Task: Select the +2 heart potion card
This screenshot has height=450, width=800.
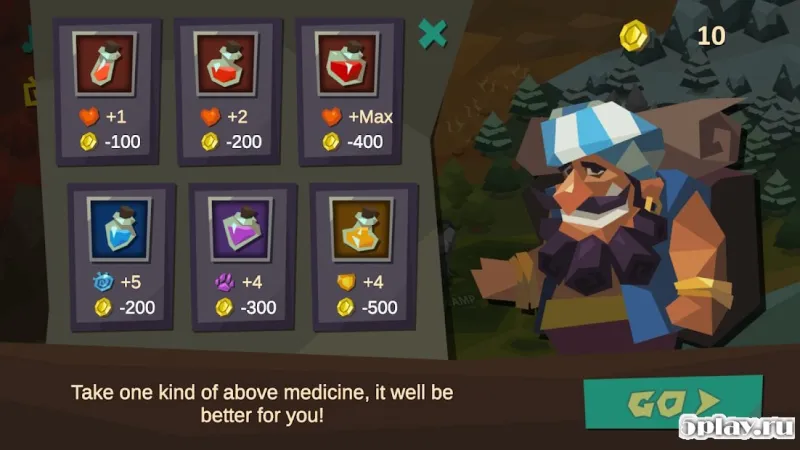Action: click(x=229, y=90)
